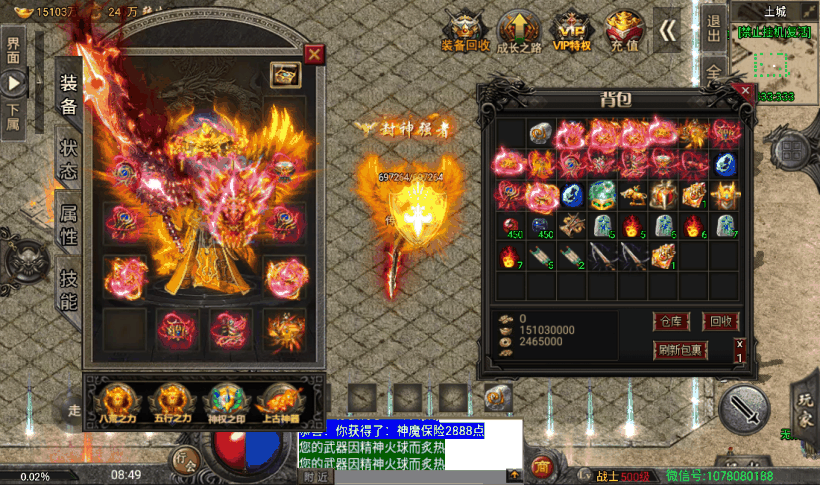Open the 成长之路 growth path menu
This screenshot has width=820, height=485.
point(515,32)
